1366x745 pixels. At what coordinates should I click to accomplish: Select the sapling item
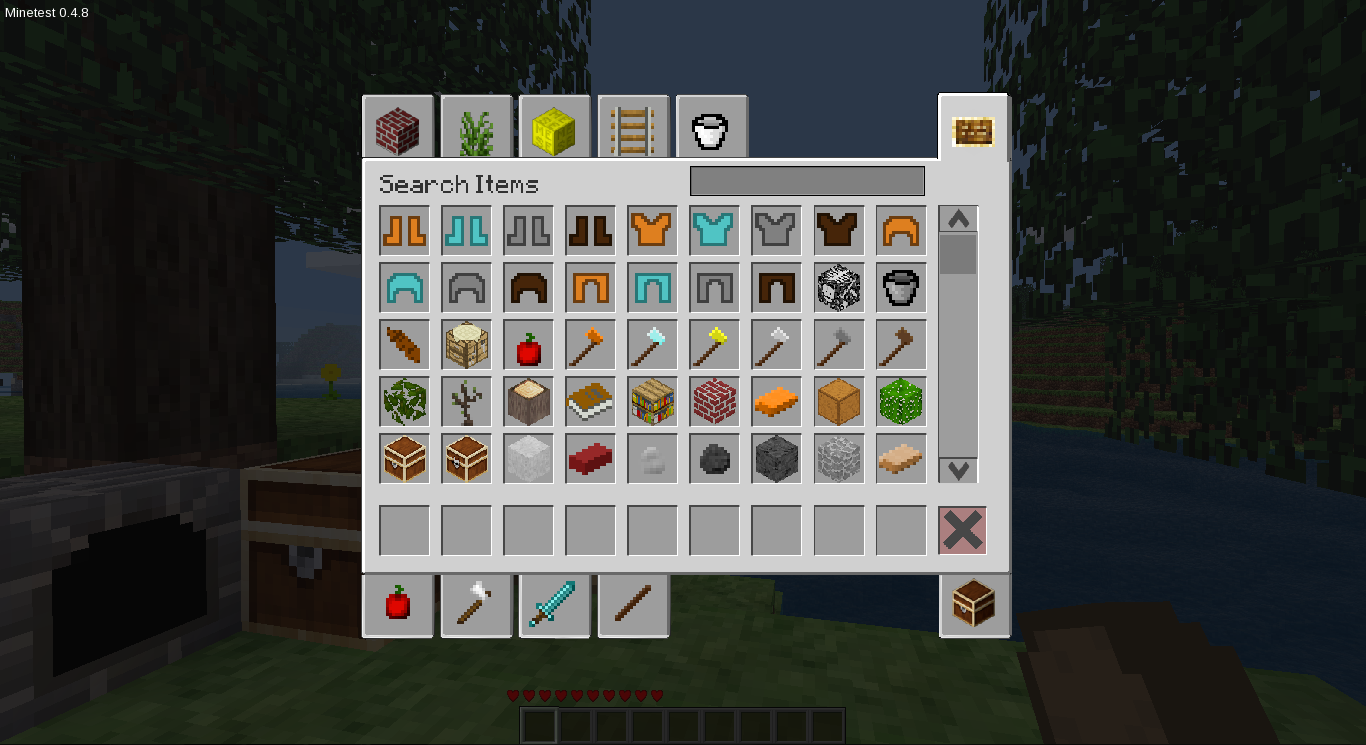[x=466, y=401]
